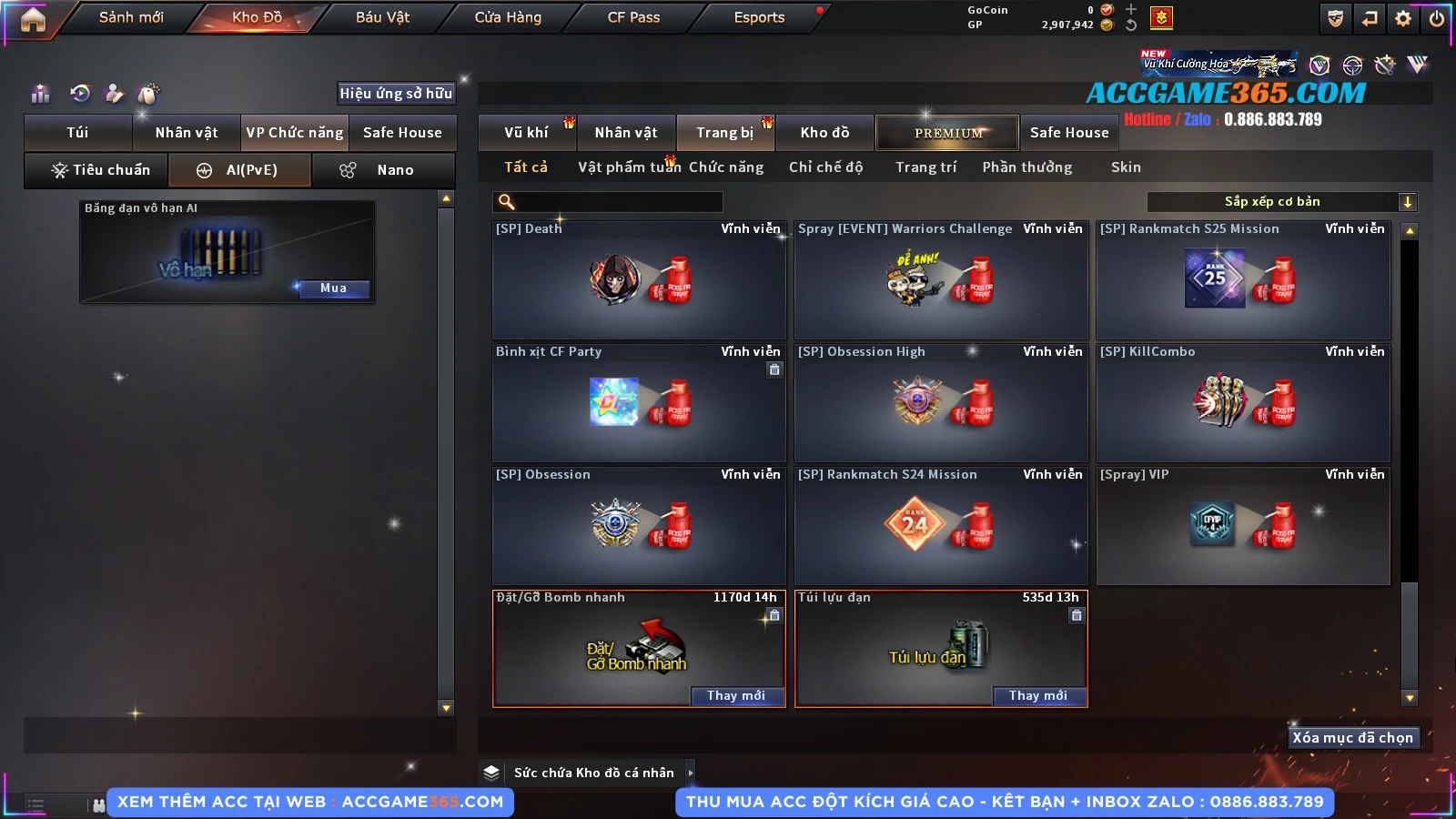The height and width of the screenshot is (819, 1456).
Task: Select the [SP] Death spray item
Action: pyautogui.click(x=639, y=280)
